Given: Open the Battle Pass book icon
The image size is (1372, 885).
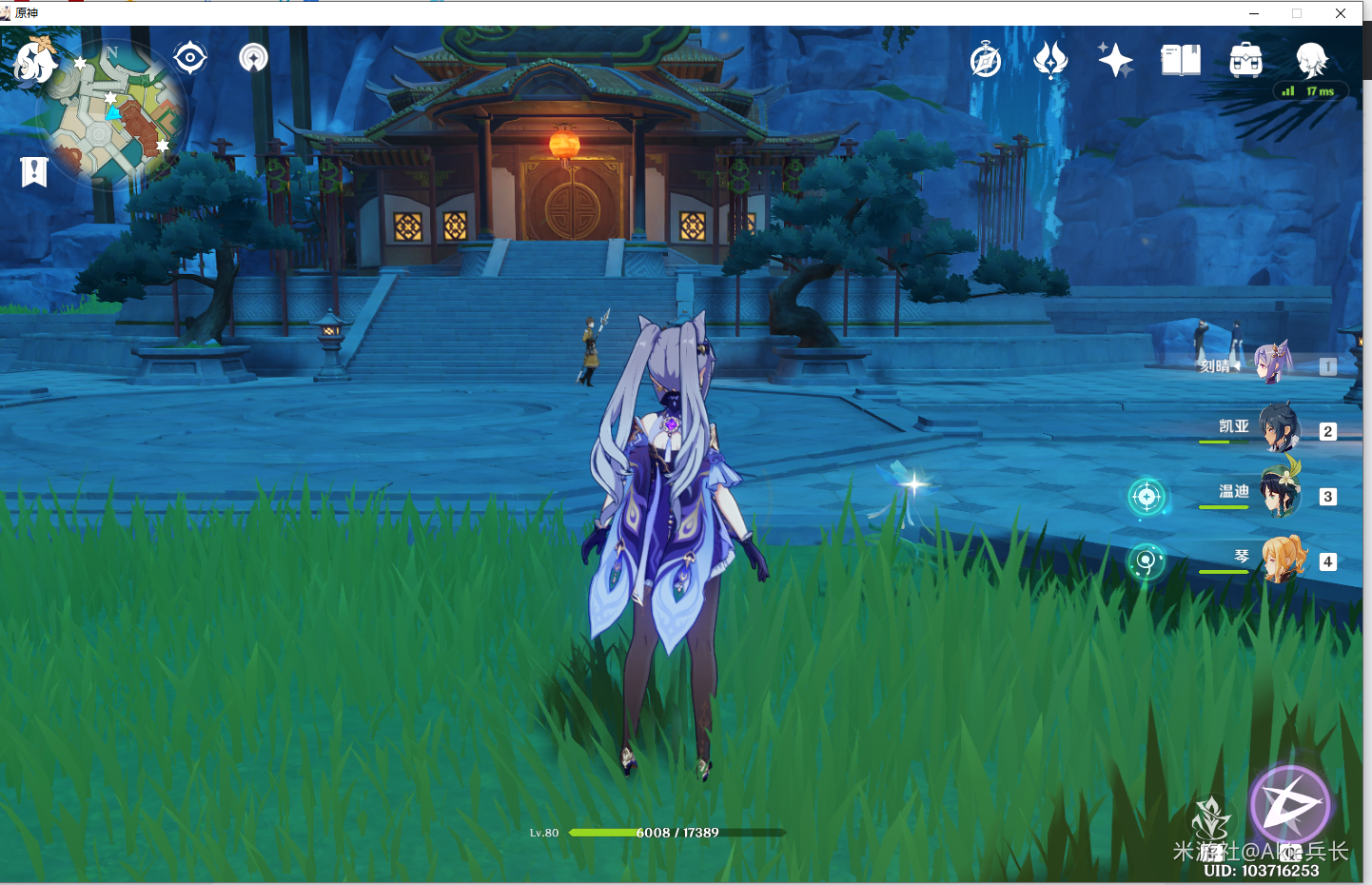Looking at the screenshot, I should tap(1181, 60).
